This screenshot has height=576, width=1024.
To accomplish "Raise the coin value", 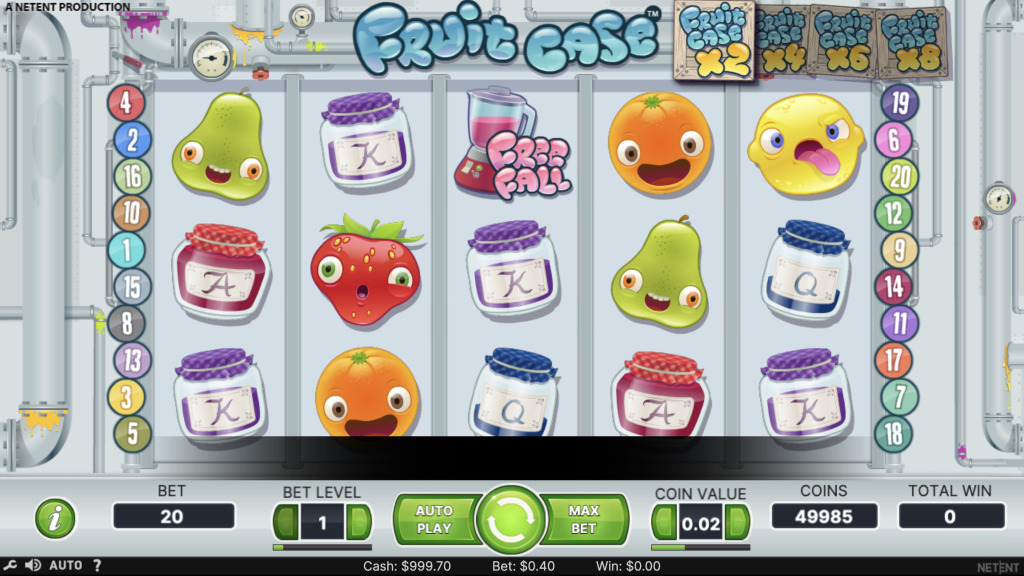I will (737, 521).
